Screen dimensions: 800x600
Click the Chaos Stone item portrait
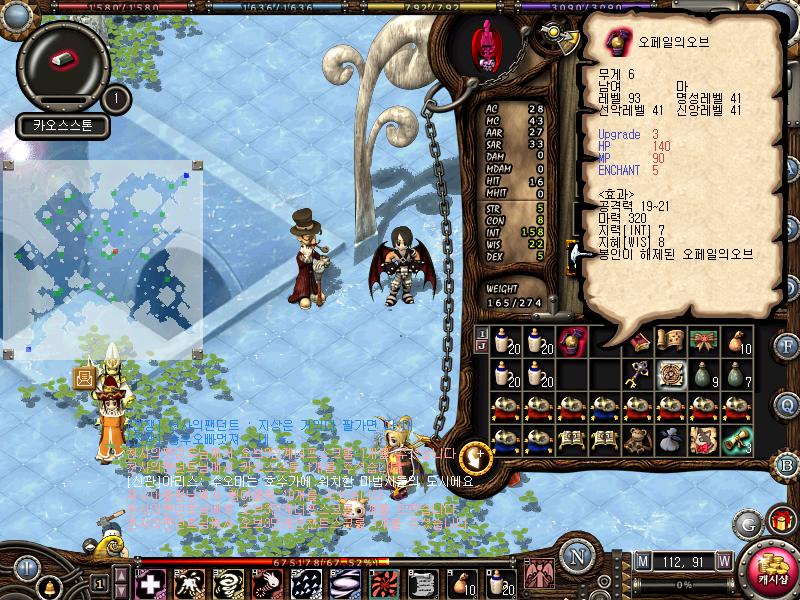(63, 60)
